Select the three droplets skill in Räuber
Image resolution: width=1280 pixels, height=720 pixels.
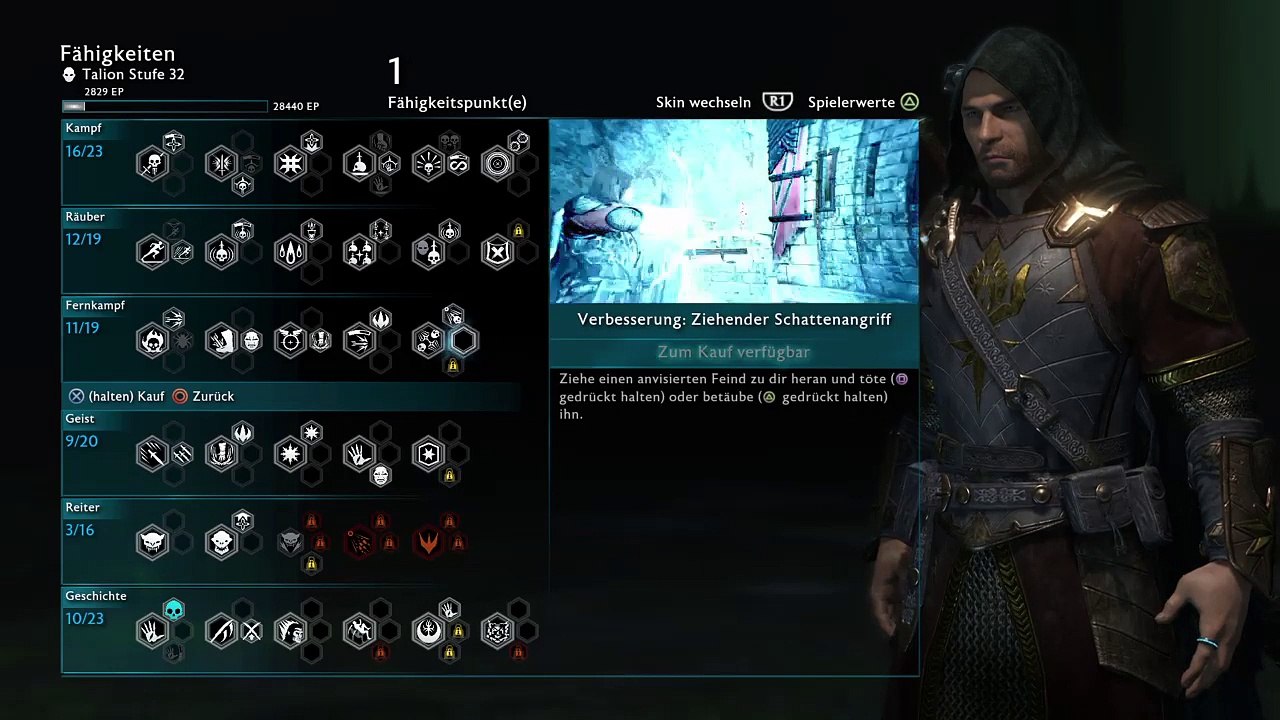point(290,251)
